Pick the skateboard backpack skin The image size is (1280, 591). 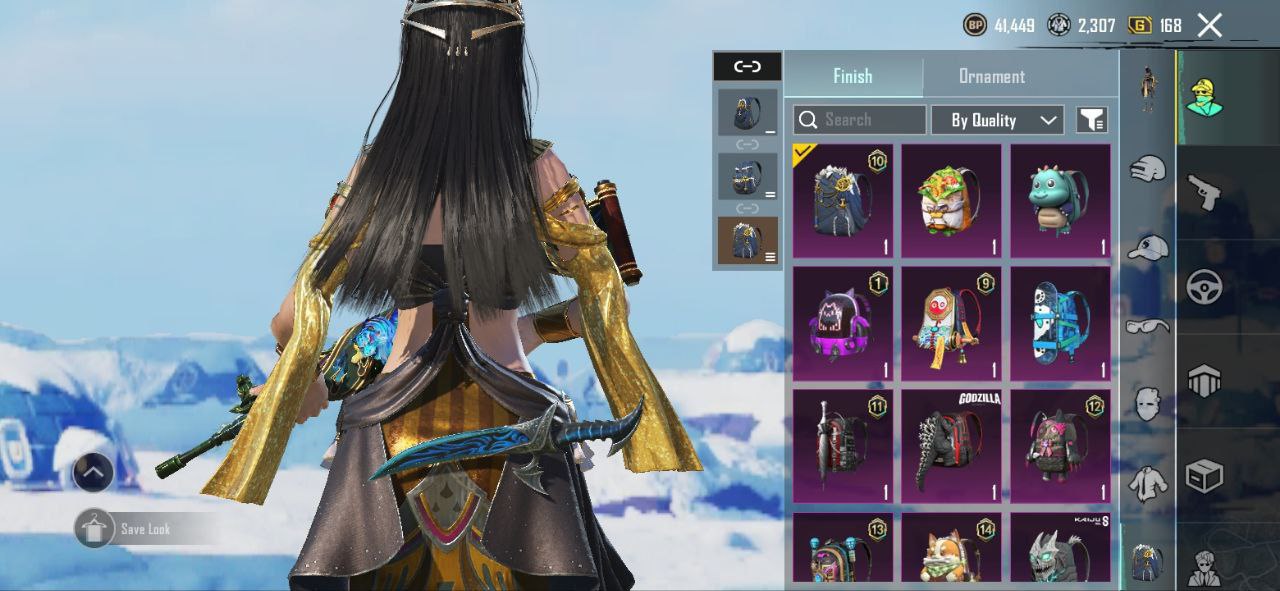[1060, 323]
